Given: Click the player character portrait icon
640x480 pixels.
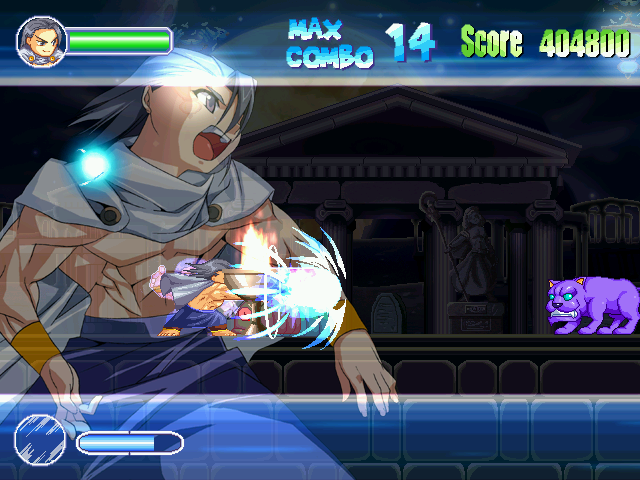Looking at the screenshot, I should click(x=41, y=41).
